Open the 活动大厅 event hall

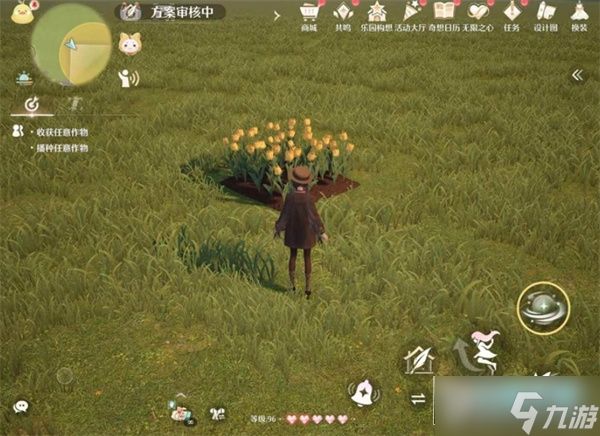[411, 13]
